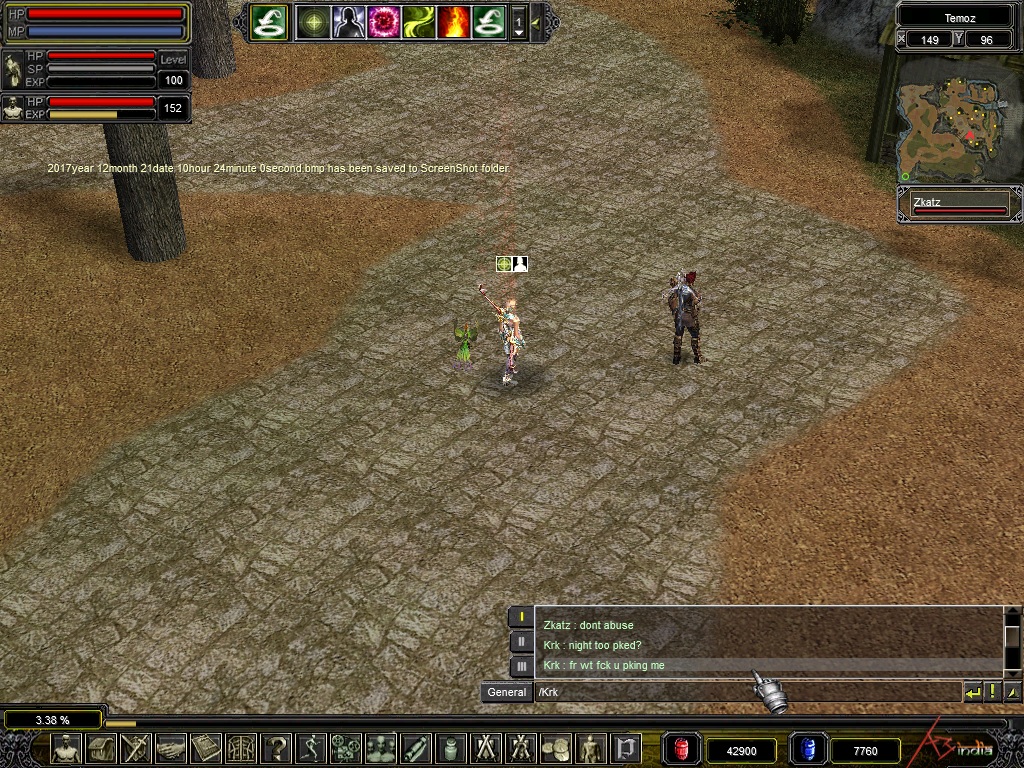Open the question mark help menu

pyautogui.click(x=277, y=748)
